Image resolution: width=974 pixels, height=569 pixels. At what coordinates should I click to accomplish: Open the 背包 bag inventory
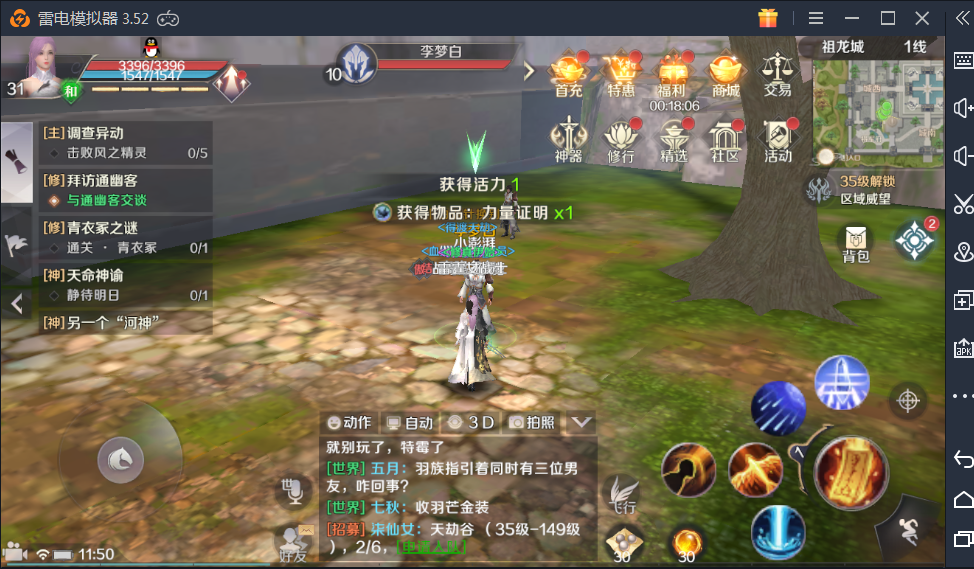coord(856,243)
